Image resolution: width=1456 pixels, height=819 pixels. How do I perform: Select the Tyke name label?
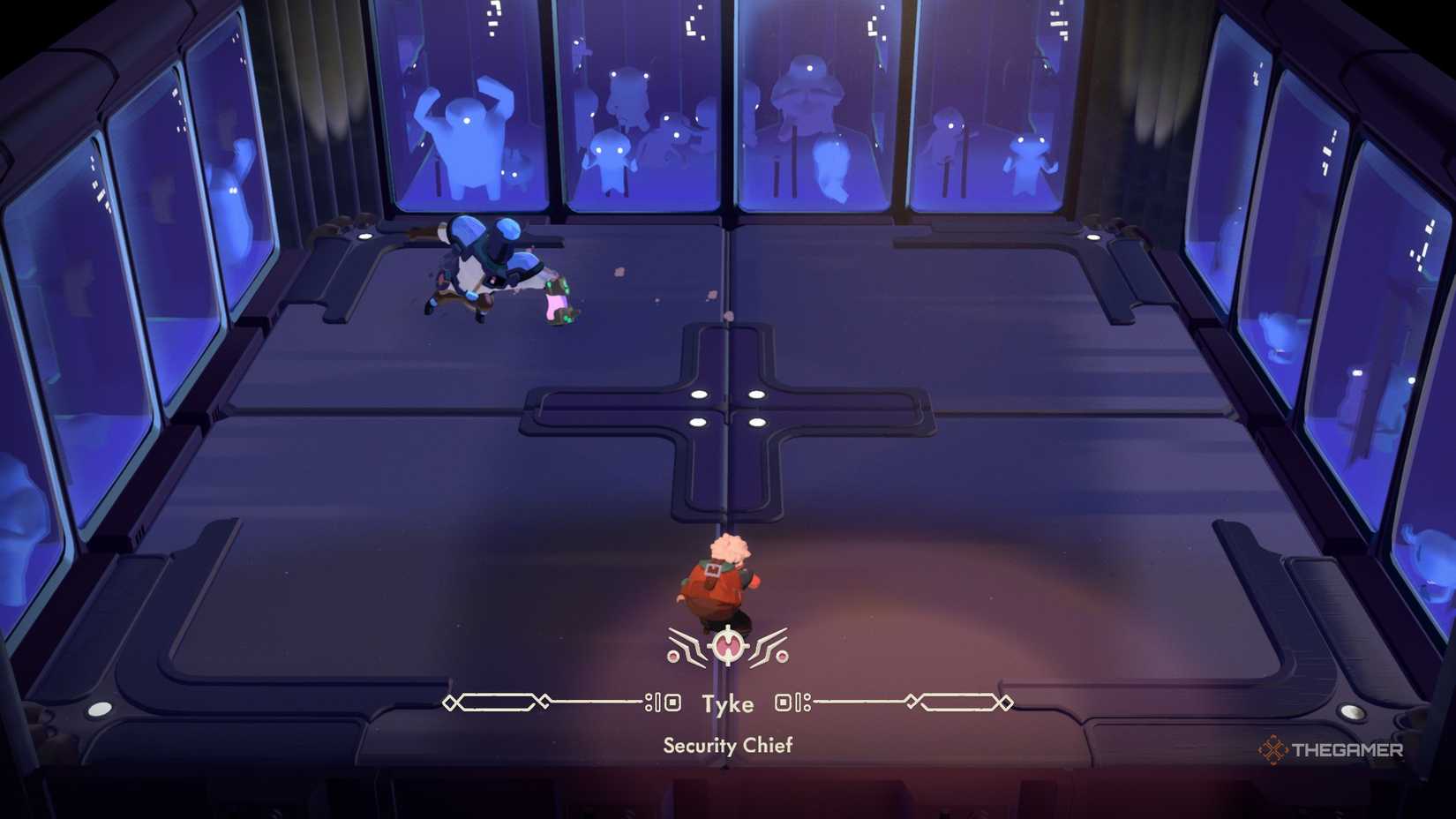pyautogui.click(x=727, y=703)
